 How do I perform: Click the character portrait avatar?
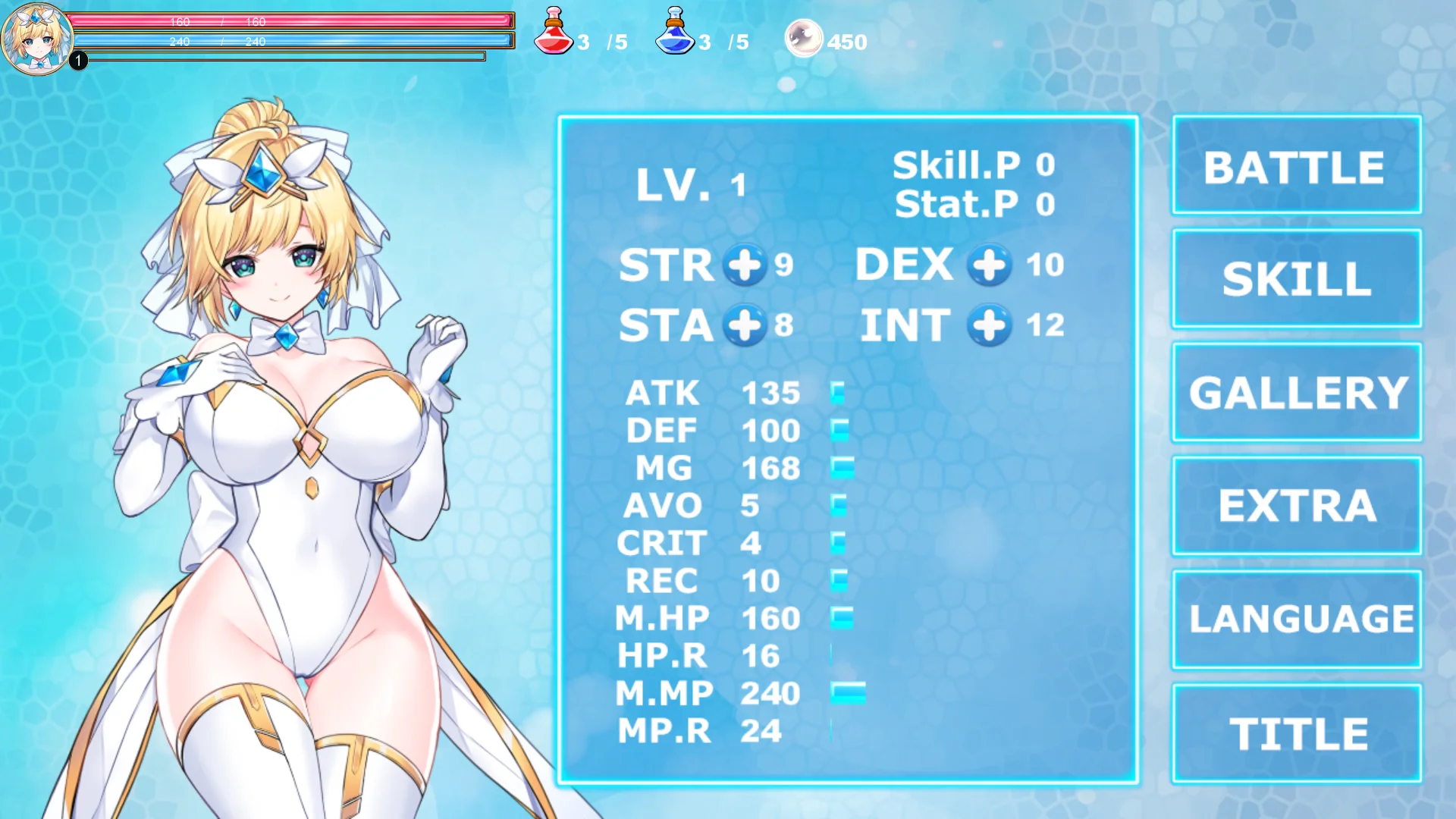[36, 38]
